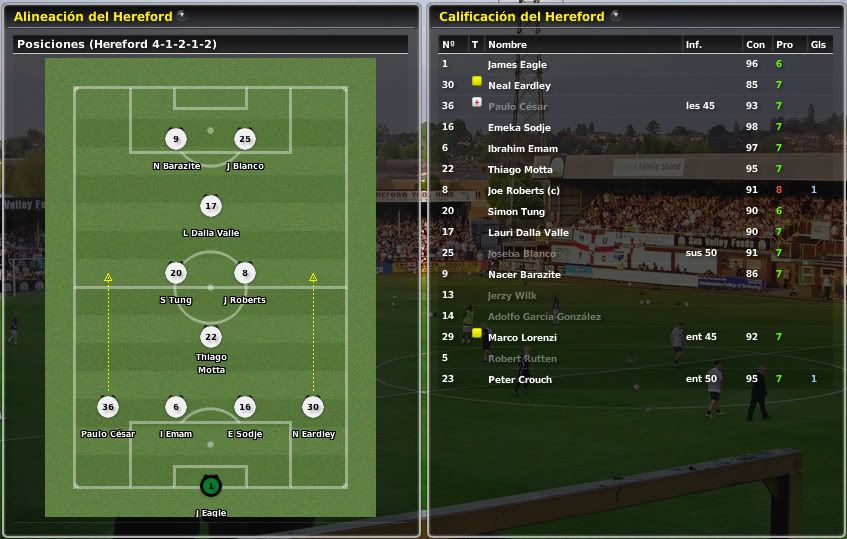This screenshot has height=539, width=847.
Task: Select midfielder number 20 S Tung on pitch
Action: point(176,273)
